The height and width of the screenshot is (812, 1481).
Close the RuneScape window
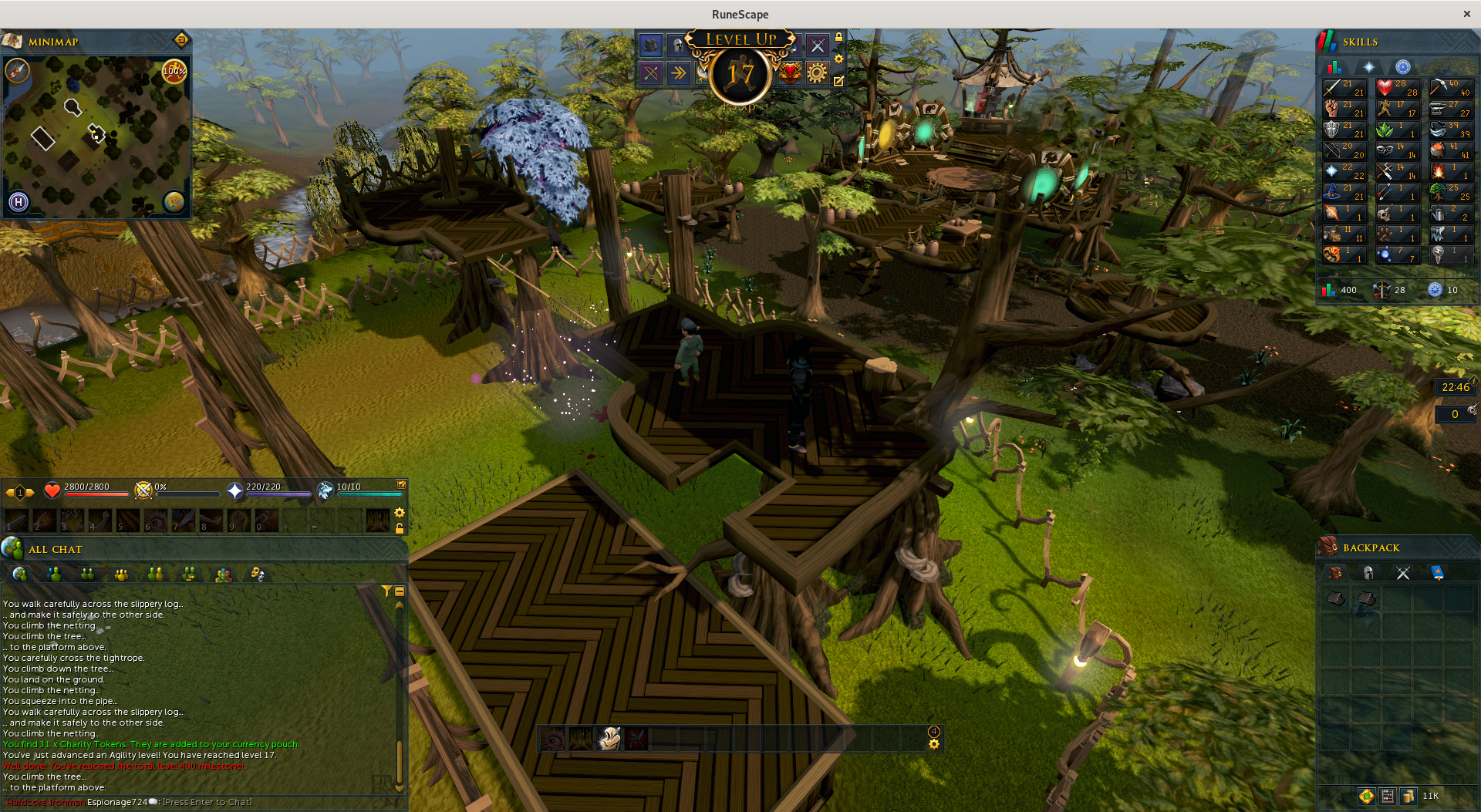(x=1466, y=14)
